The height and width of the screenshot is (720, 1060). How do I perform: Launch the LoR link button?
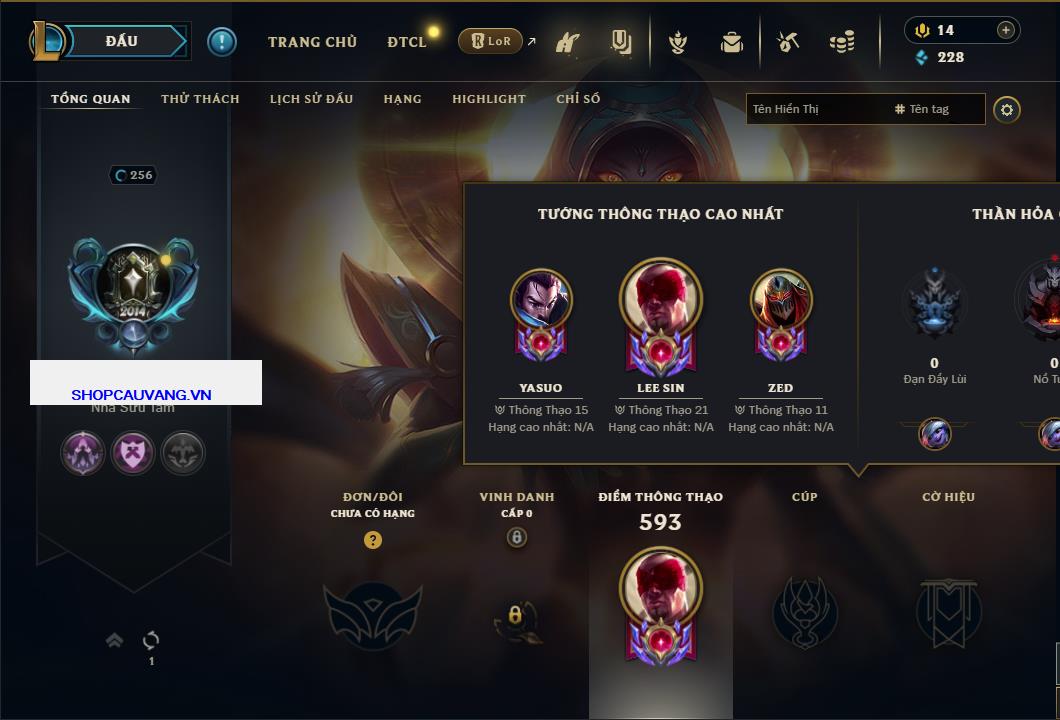(x=490, y=41)
